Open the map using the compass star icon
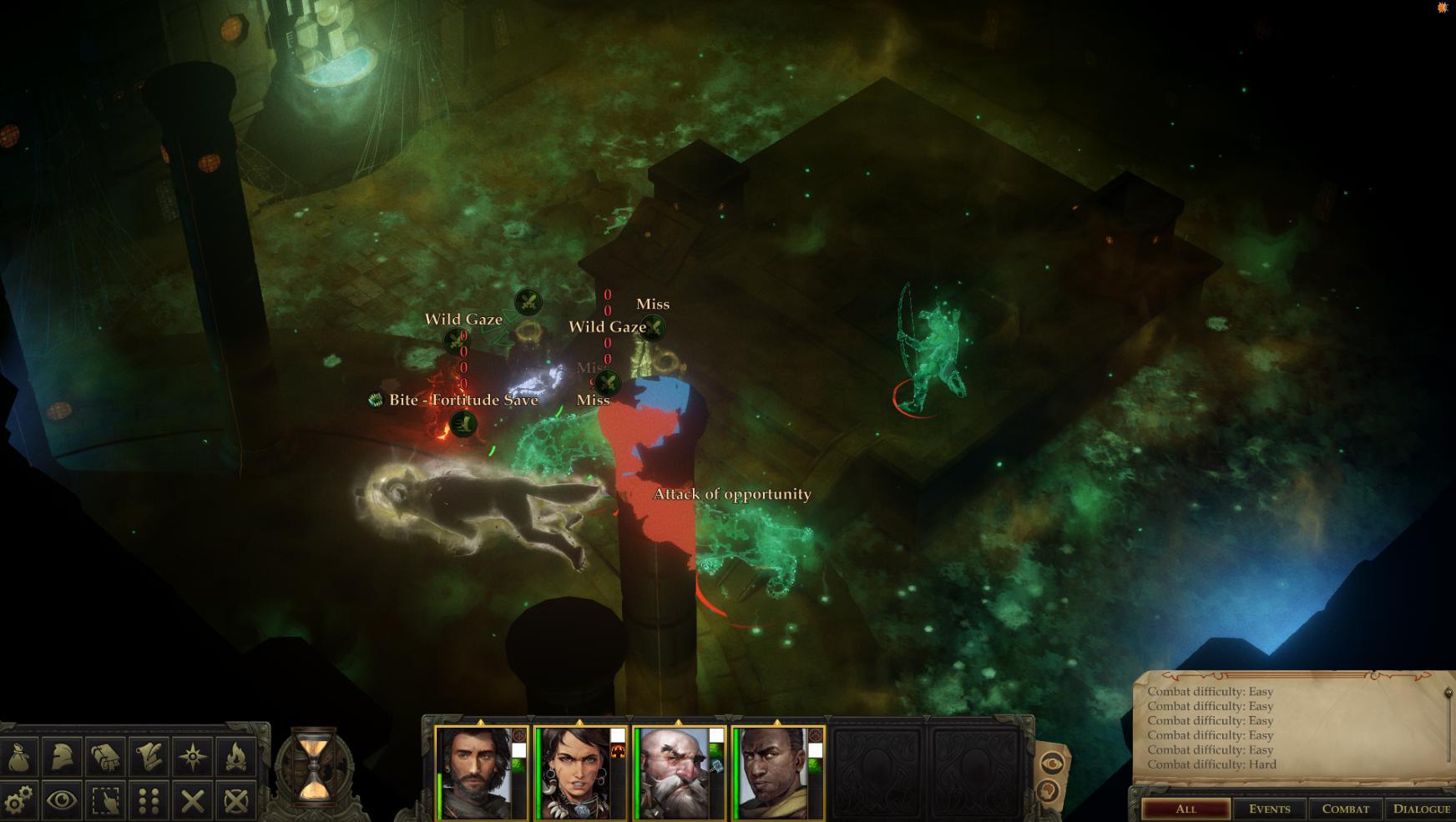The width and height of the screenshot is (1456, 822). (191, 755)
